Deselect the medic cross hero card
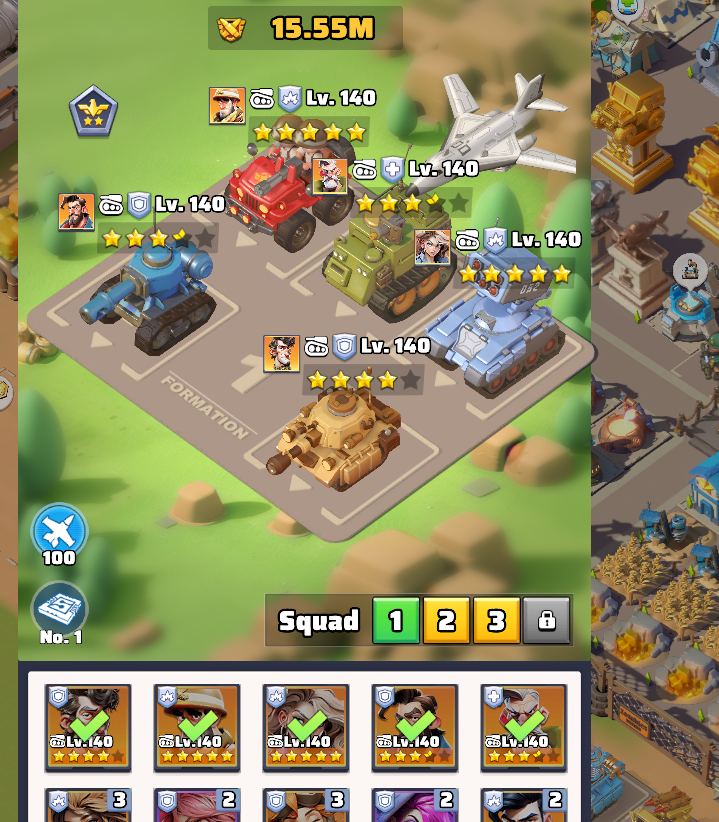Viewport: 719px width, 822px height. (523, 727)
